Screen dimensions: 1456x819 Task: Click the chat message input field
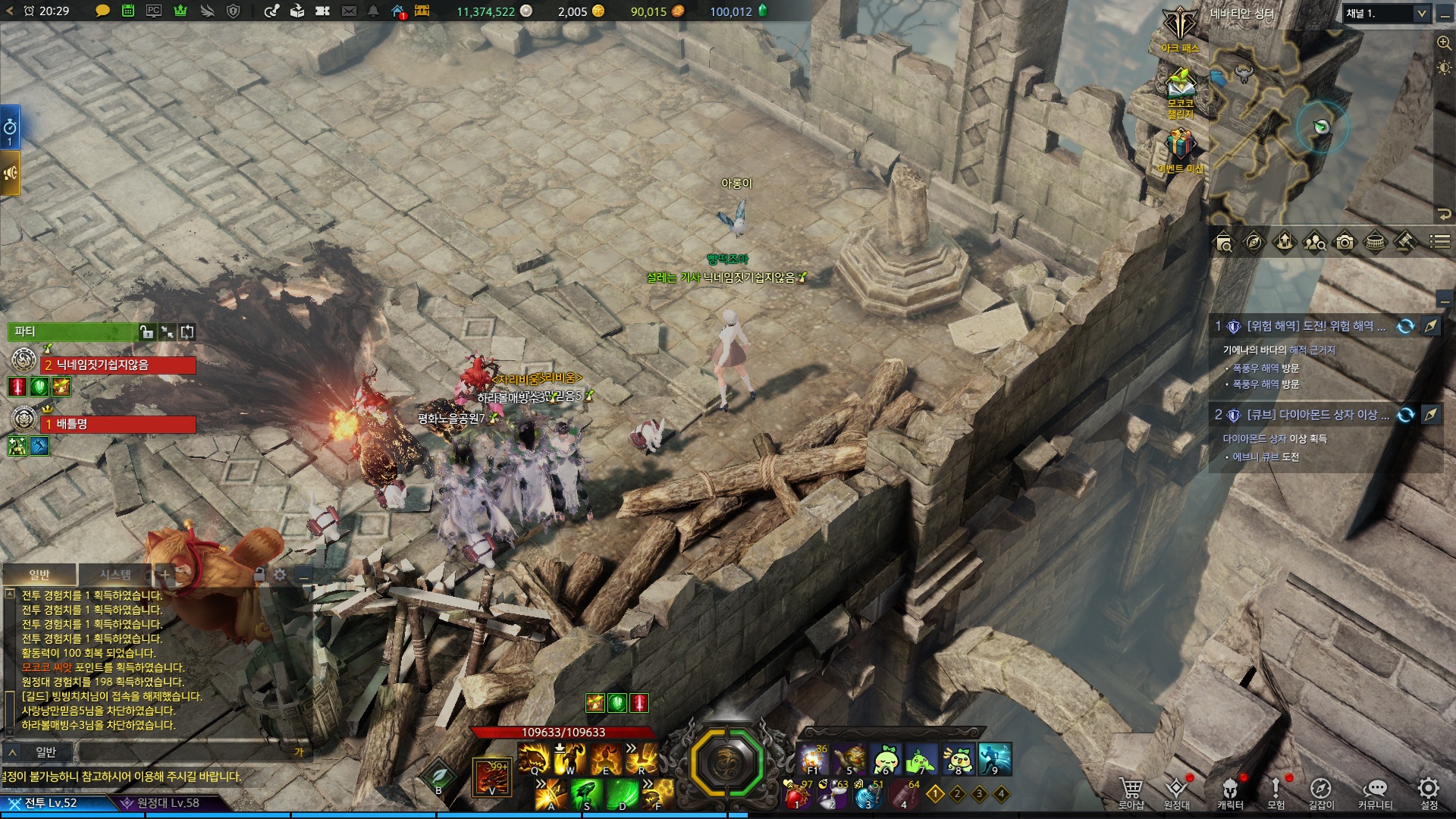(190, 752)
